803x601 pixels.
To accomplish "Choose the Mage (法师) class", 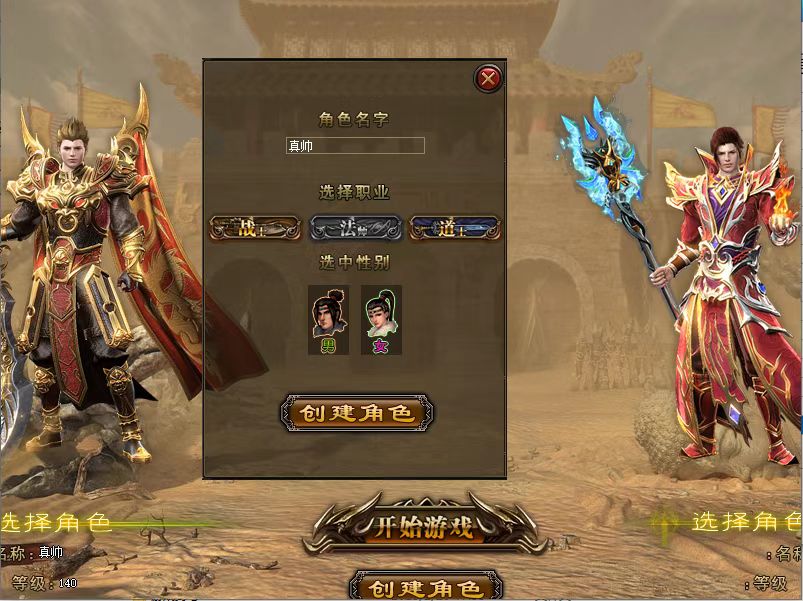I will click(x=356, y=228).
